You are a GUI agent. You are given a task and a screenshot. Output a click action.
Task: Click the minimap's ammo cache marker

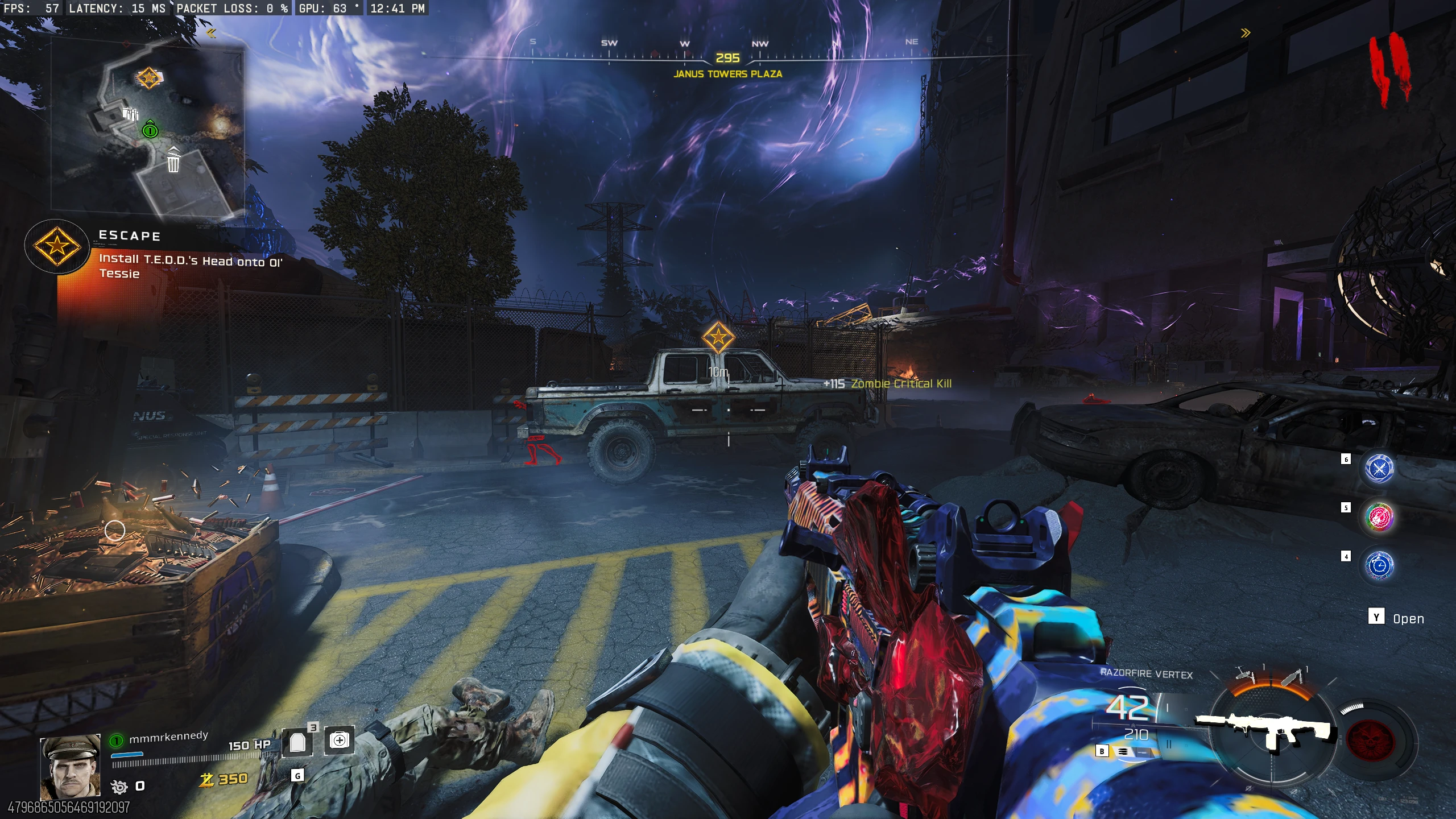click(130, 114)
